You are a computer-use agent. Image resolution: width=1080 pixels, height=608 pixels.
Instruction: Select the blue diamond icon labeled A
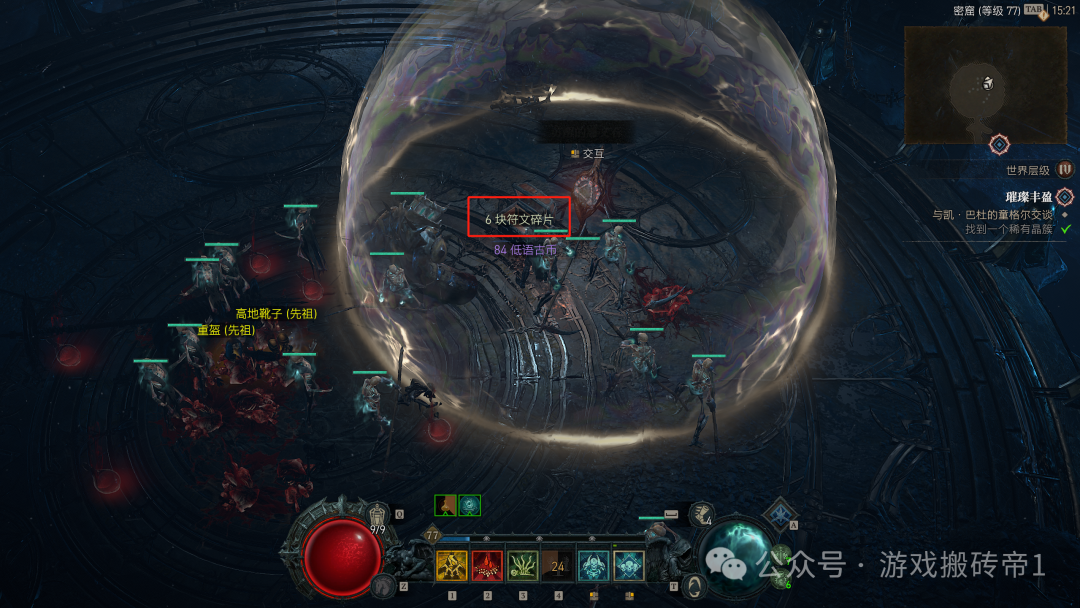pyautogui.click(x=780, y=517)
